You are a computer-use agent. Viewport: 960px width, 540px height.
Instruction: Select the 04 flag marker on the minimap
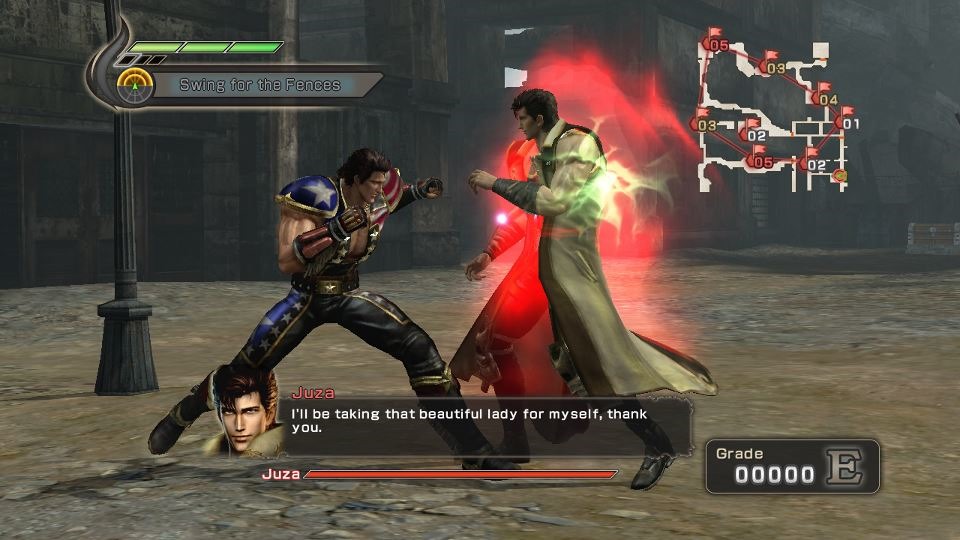826,97
